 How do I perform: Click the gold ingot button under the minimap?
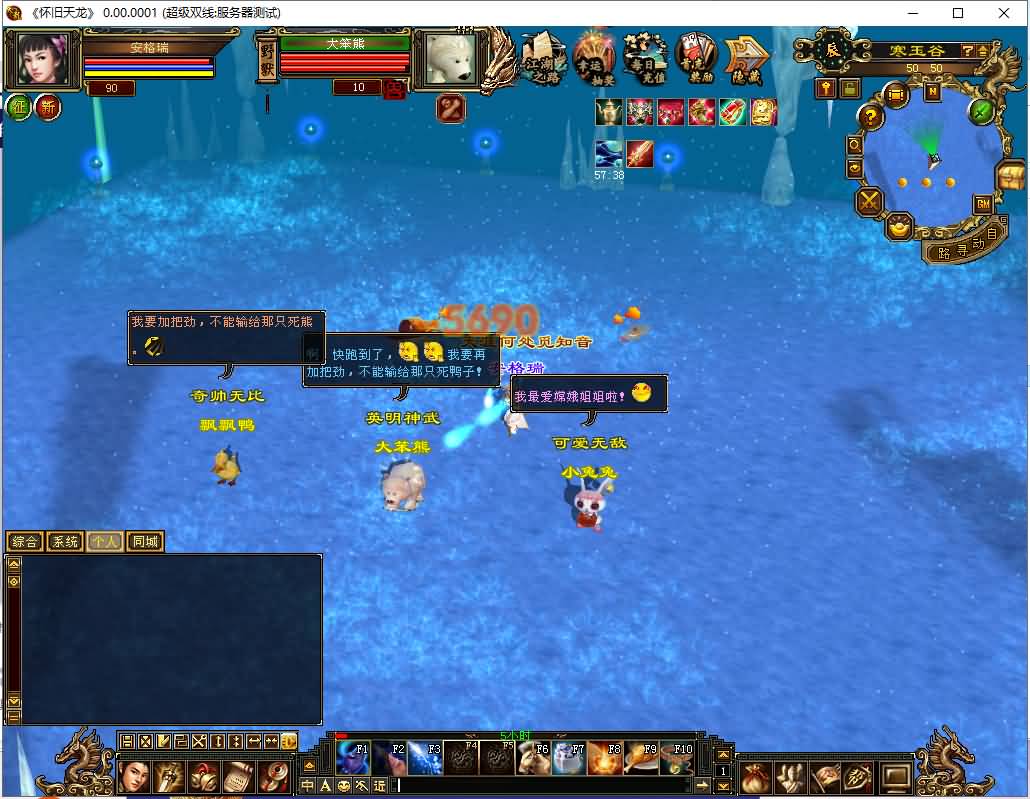pos(900,228)
